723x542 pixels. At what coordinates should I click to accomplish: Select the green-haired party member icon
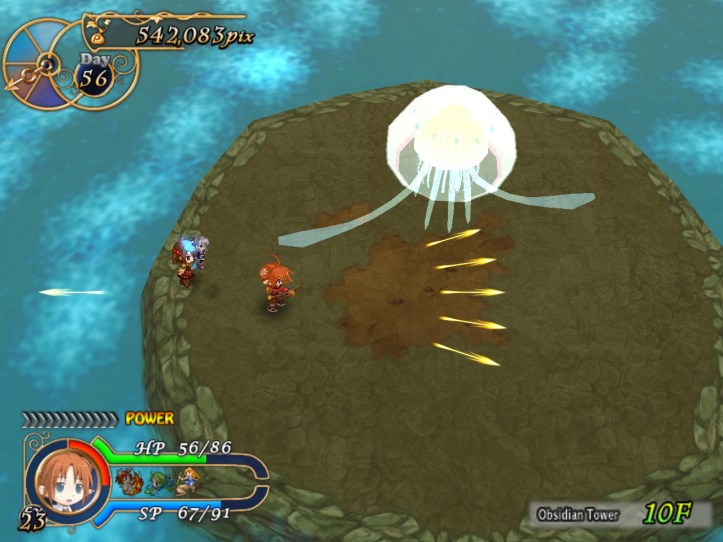pyautogui.click(x=156, y=482)
